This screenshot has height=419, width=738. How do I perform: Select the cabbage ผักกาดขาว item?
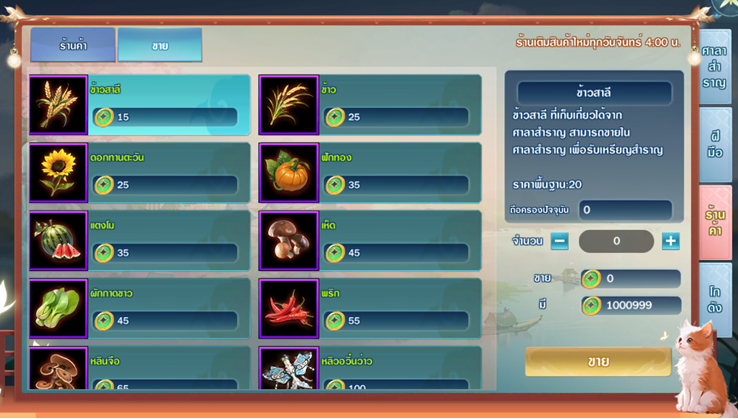[x=140, y=309]
